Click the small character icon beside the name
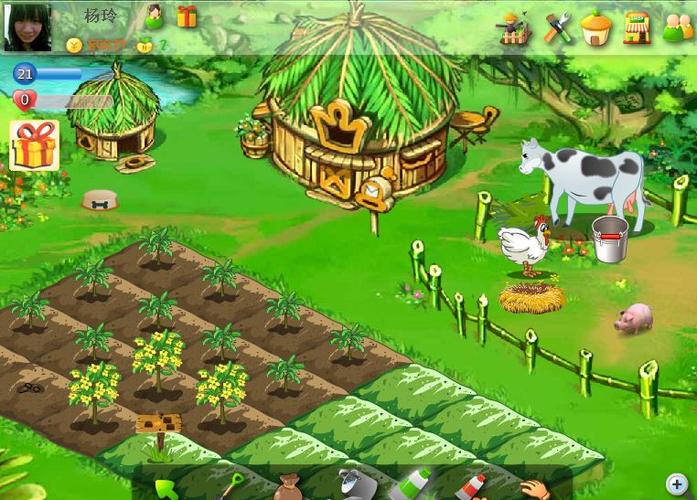 pyautogui.click(x=154, y=17)
